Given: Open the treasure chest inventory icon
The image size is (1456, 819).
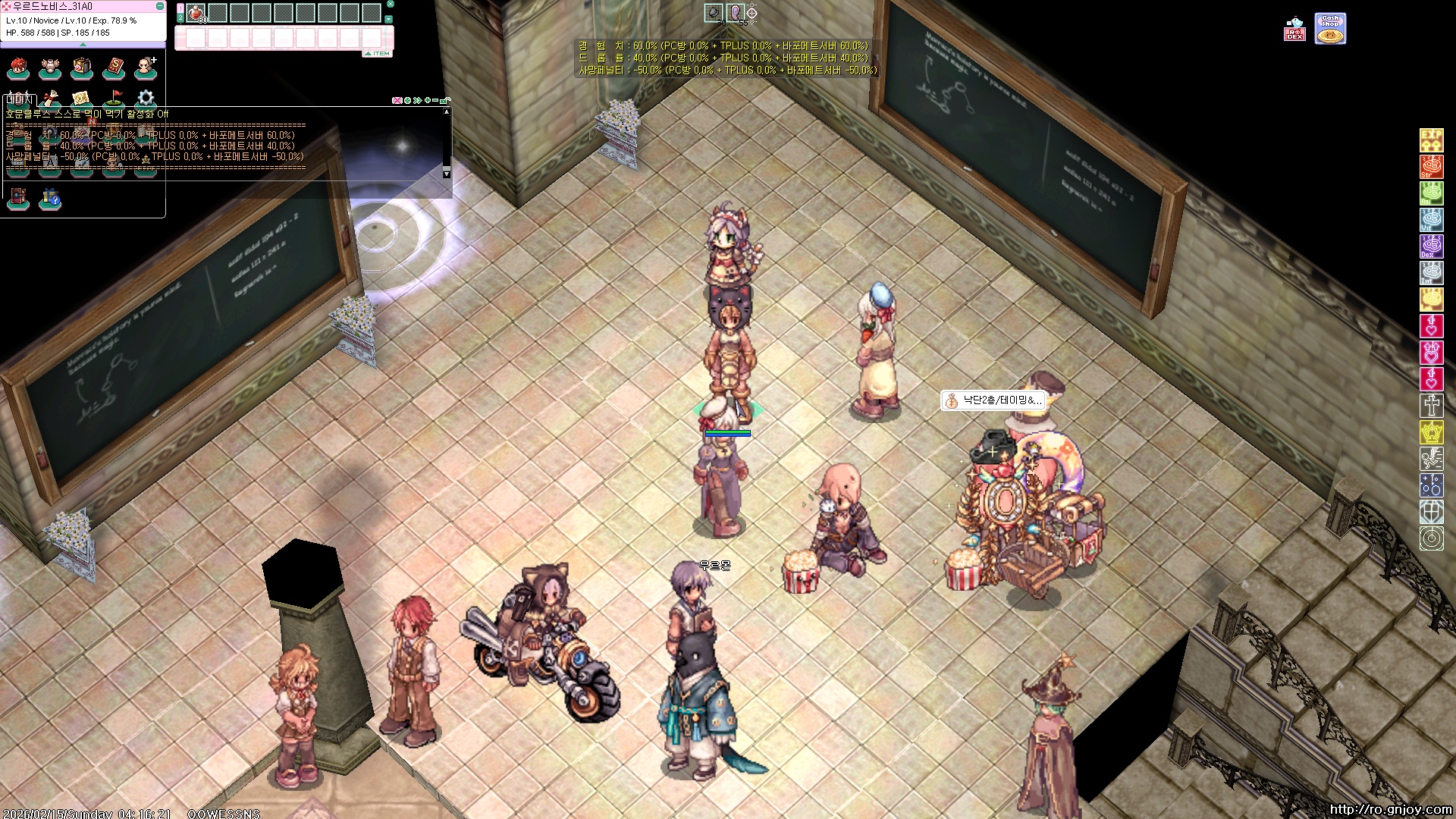Looking at the screenshot, I should pyautogui.click(x=82, y=68).
